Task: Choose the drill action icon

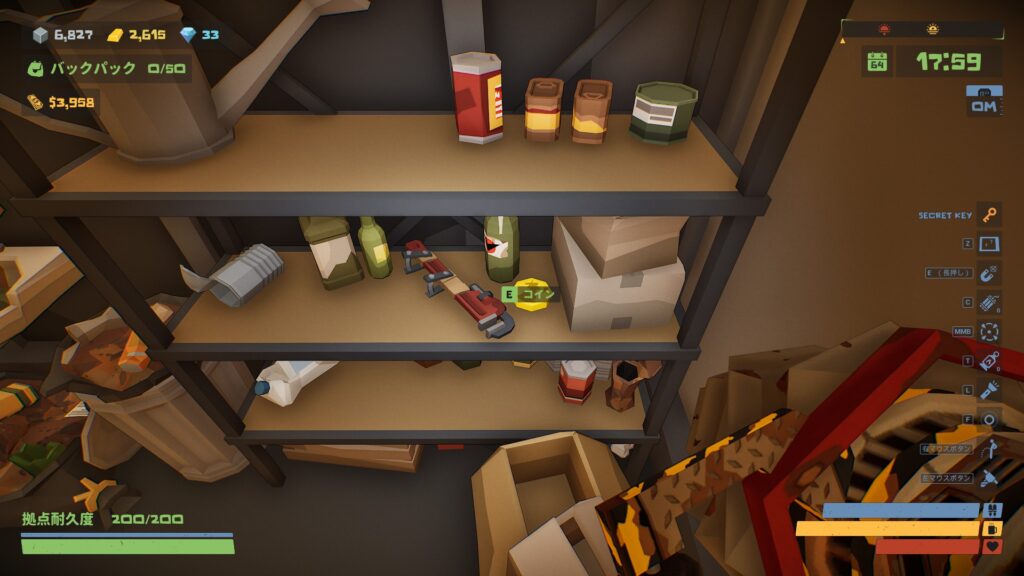Action: 989,478
